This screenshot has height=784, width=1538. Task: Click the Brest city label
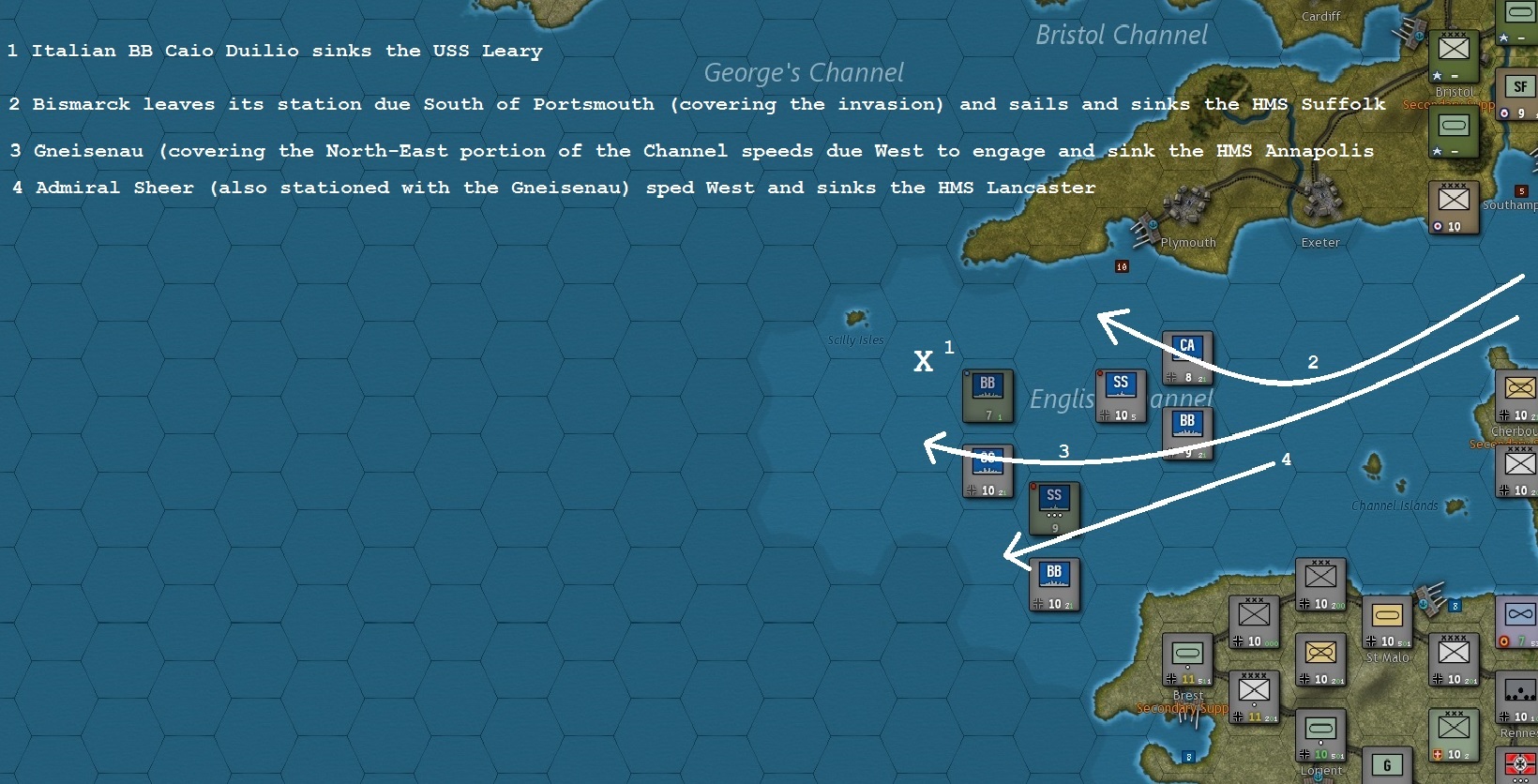tap(1187, 696)
